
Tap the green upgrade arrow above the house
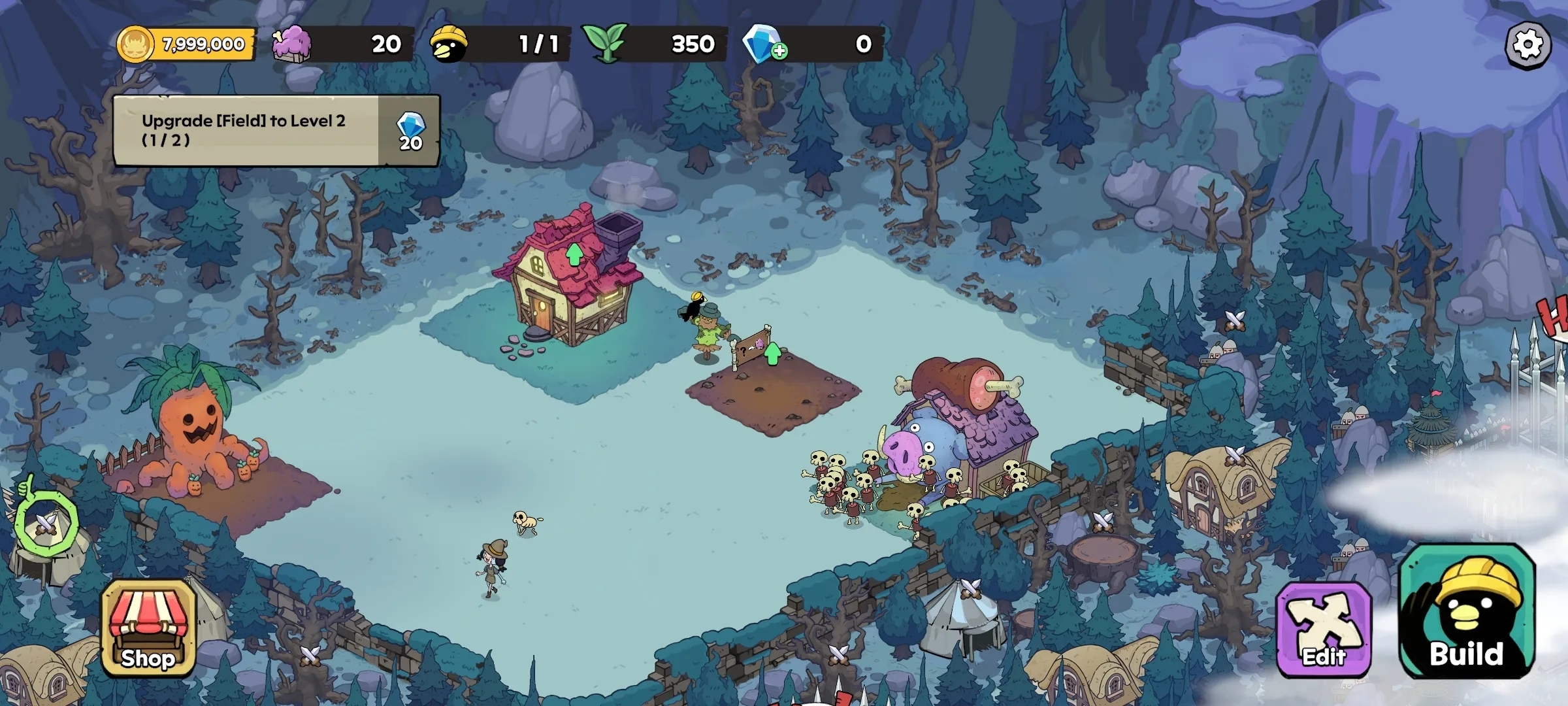click(574, 254)
